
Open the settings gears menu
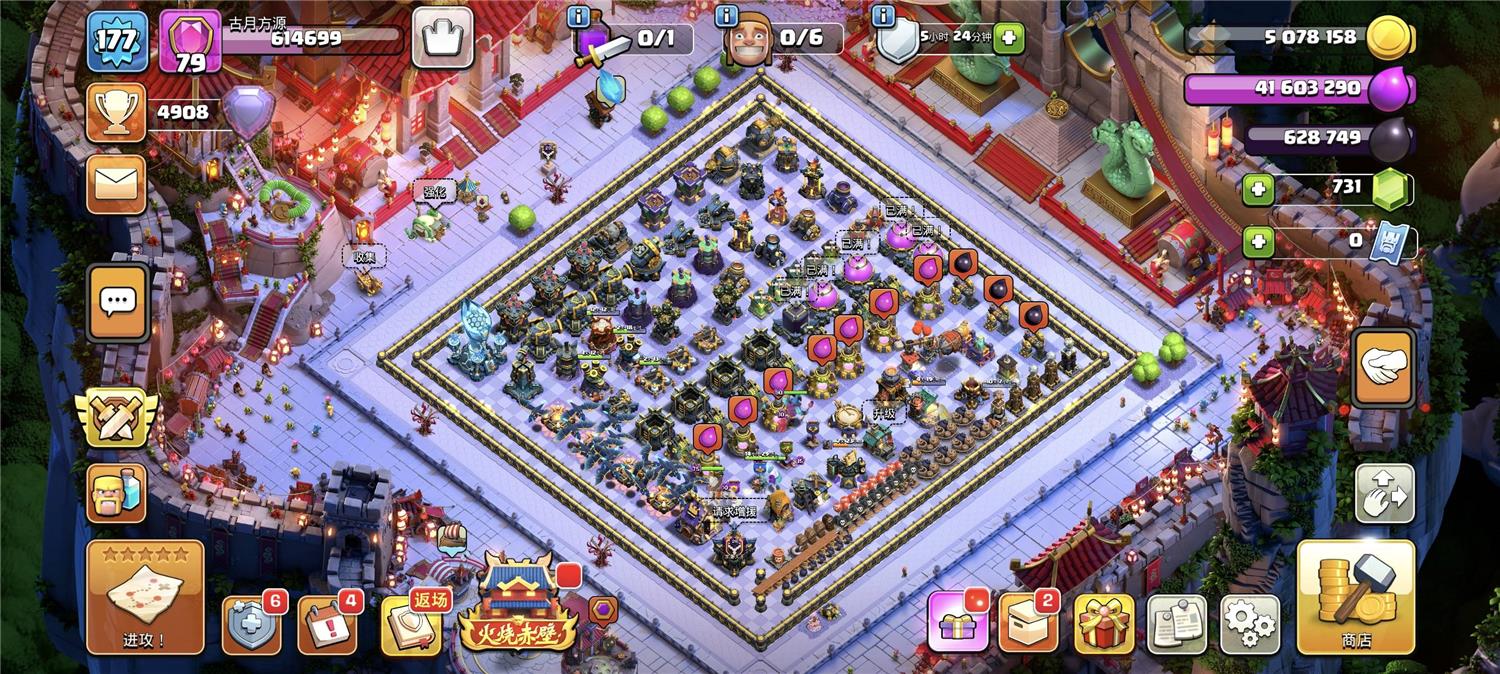(1249, 624)
